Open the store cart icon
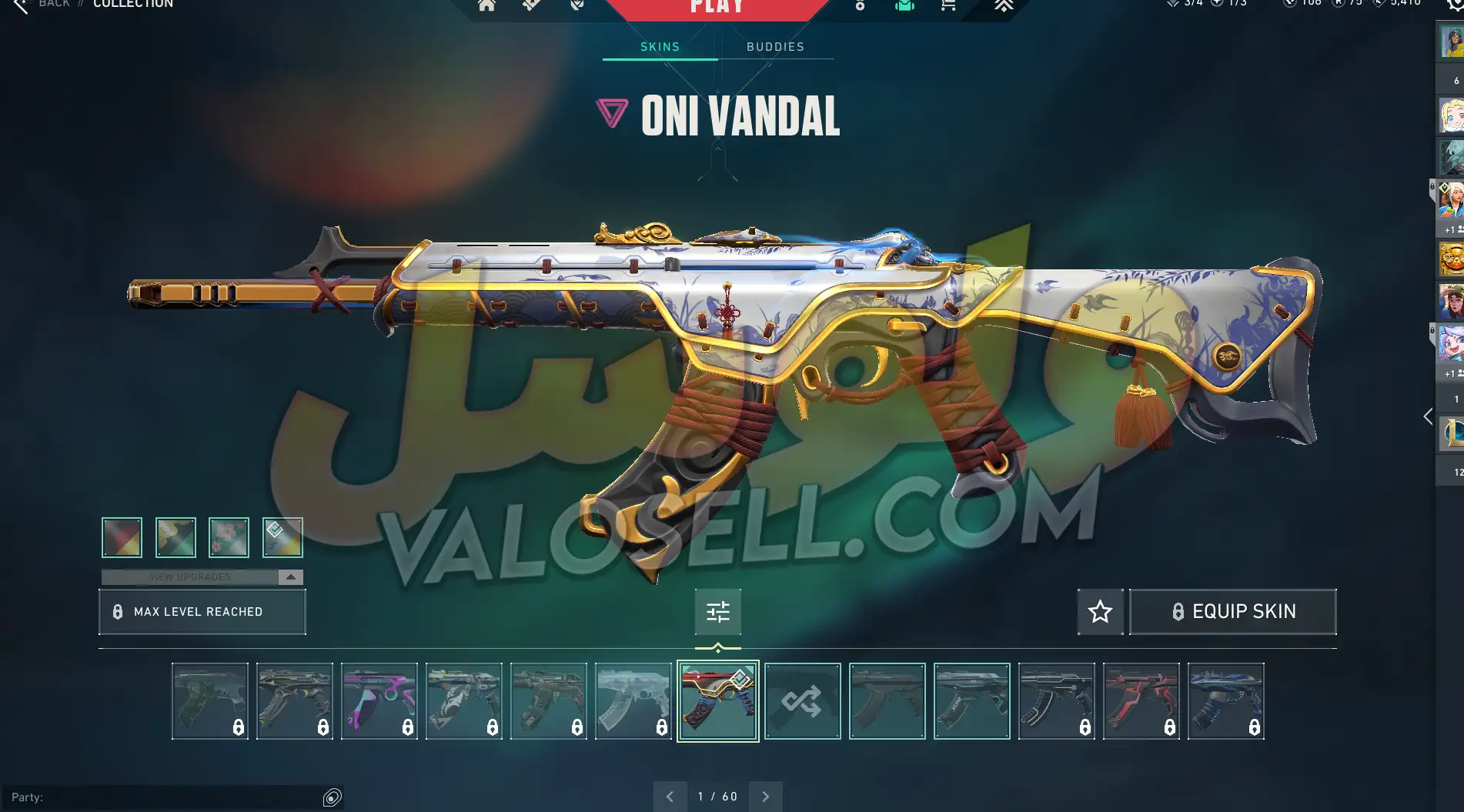The height and width of the screenshot is (812, 1464). pyautogui.click(x=948, y=6)
